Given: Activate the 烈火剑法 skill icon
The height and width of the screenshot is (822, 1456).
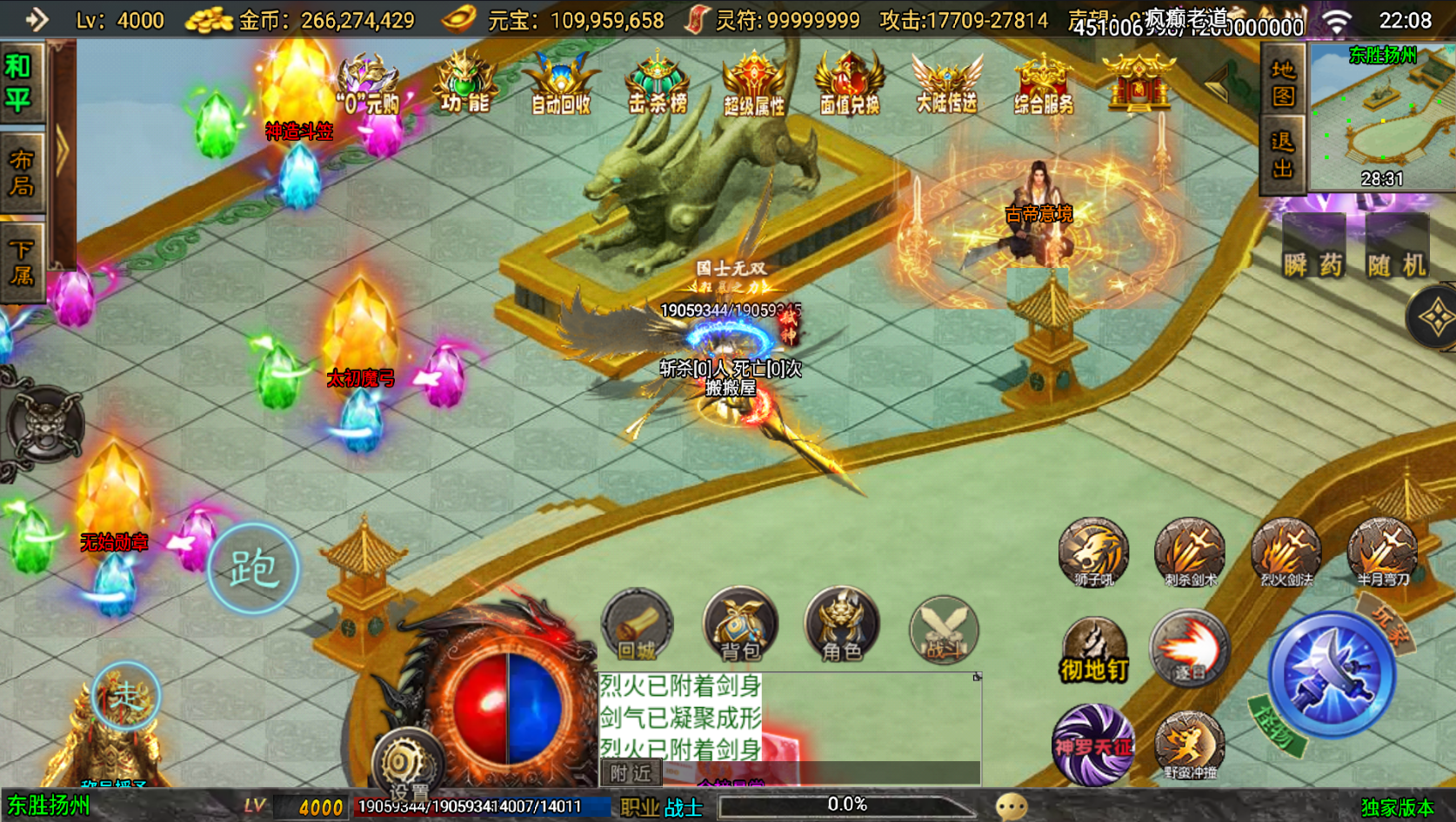Looking at the screenshot, I should [x=1286, y=551].
